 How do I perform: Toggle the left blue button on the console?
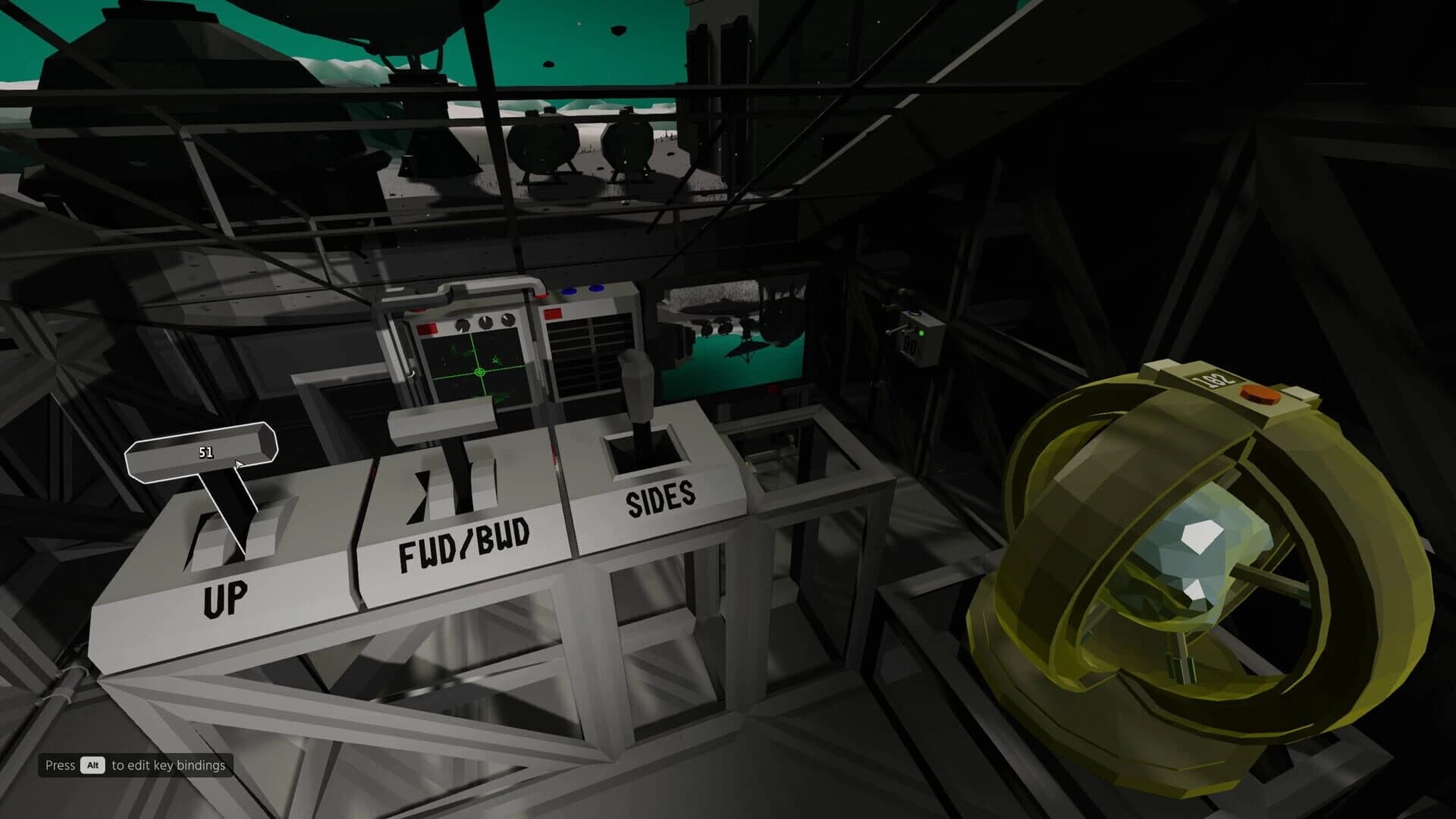[570, 290]
